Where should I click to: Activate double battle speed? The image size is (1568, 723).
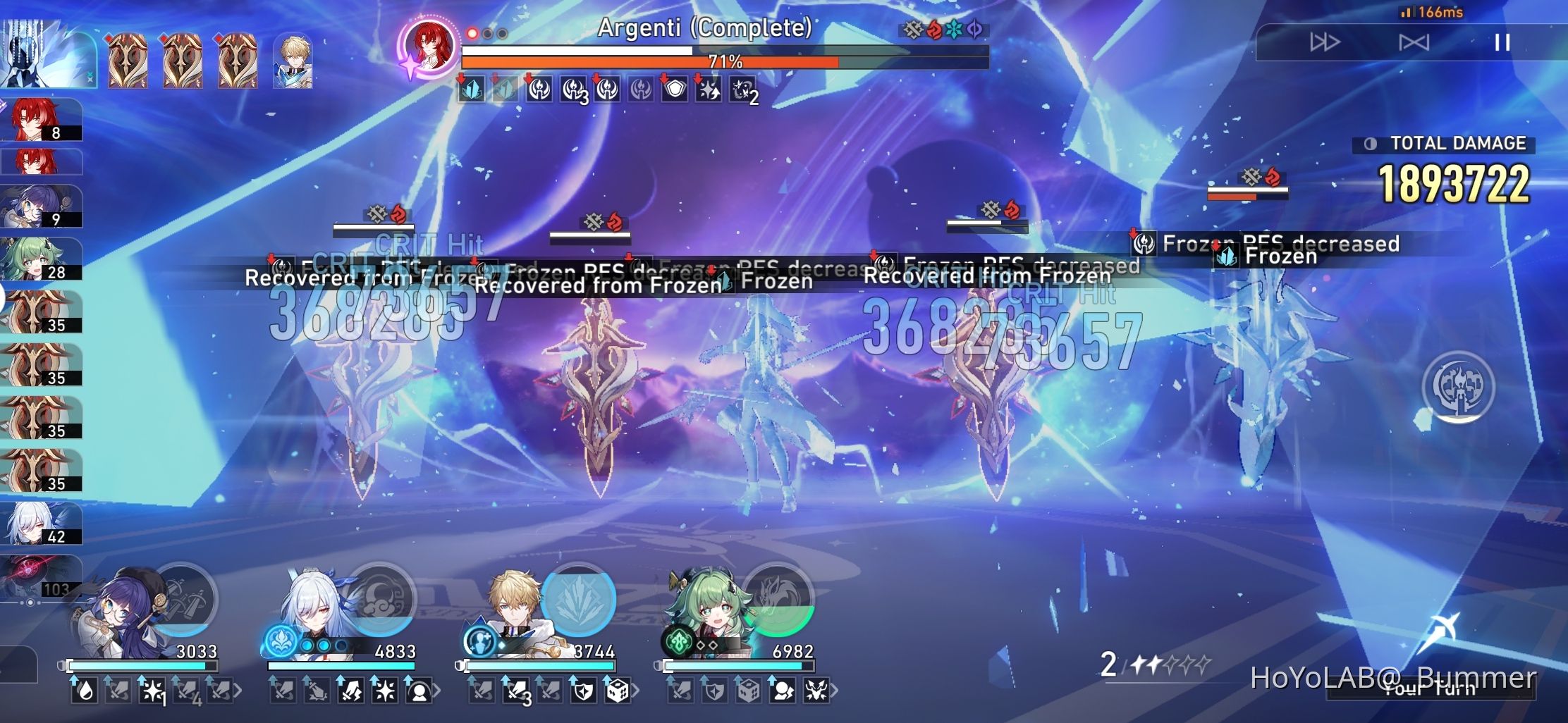tap(1325, 44)
